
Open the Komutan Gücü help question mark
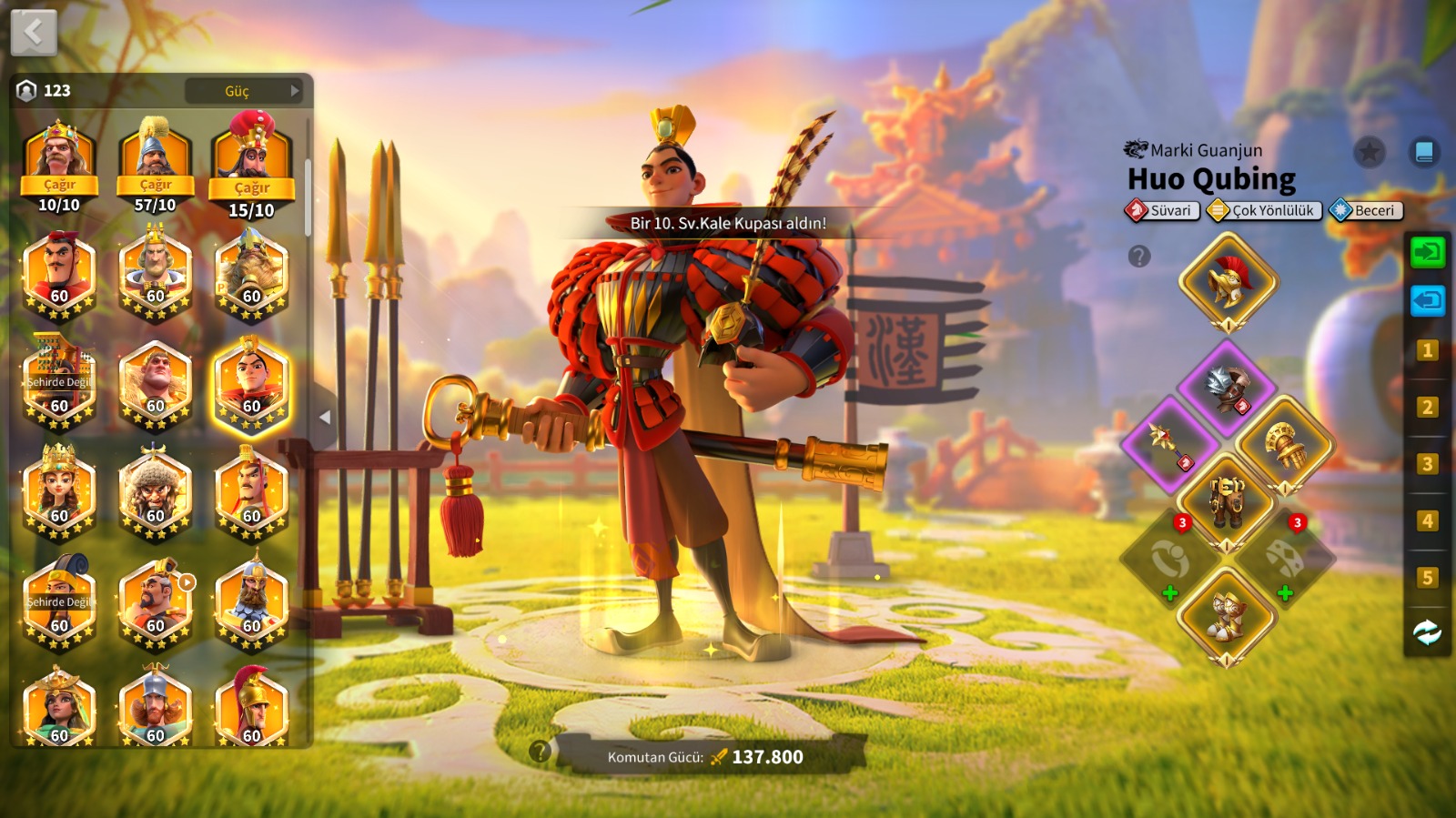tap(540, 751)
